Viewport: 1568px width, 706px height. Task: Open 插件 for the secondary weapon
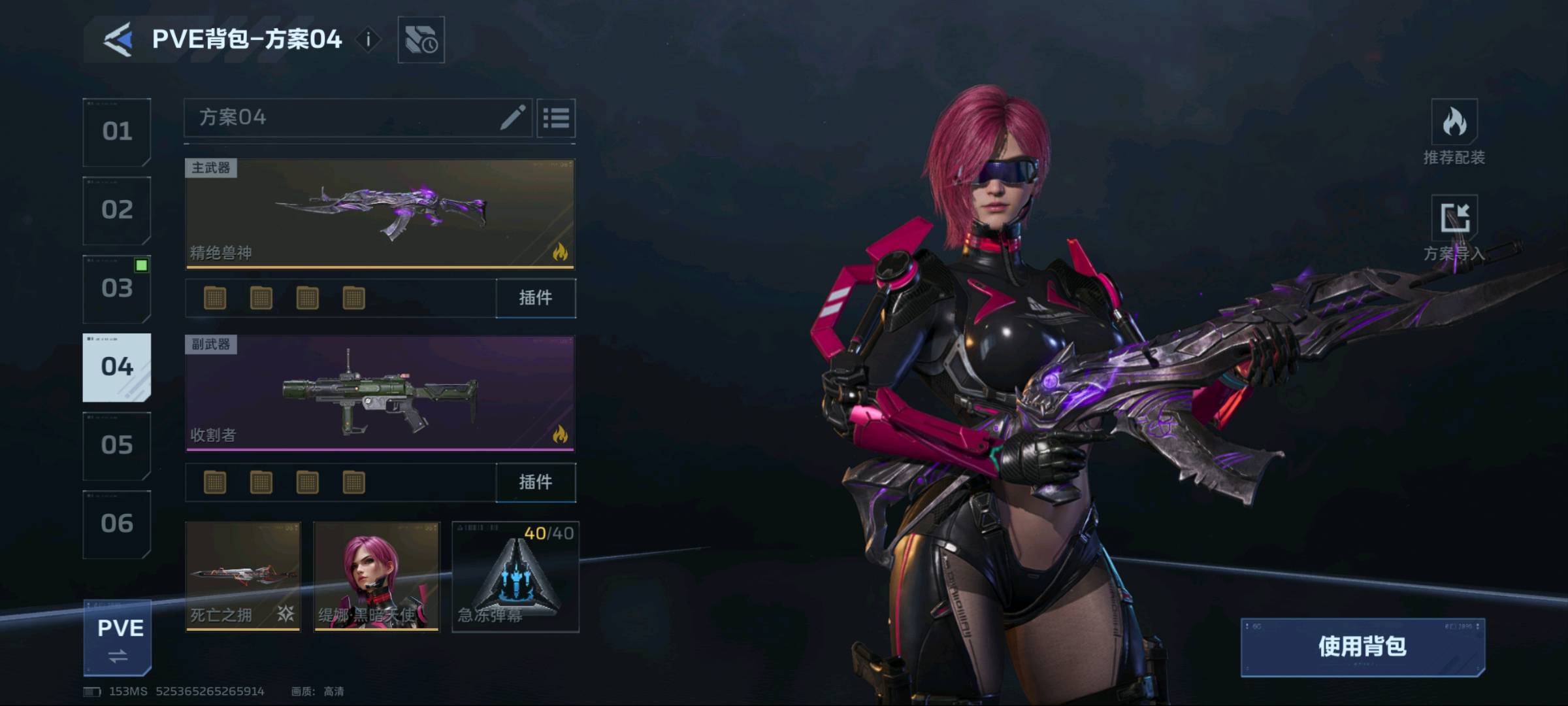click(536, 482)
